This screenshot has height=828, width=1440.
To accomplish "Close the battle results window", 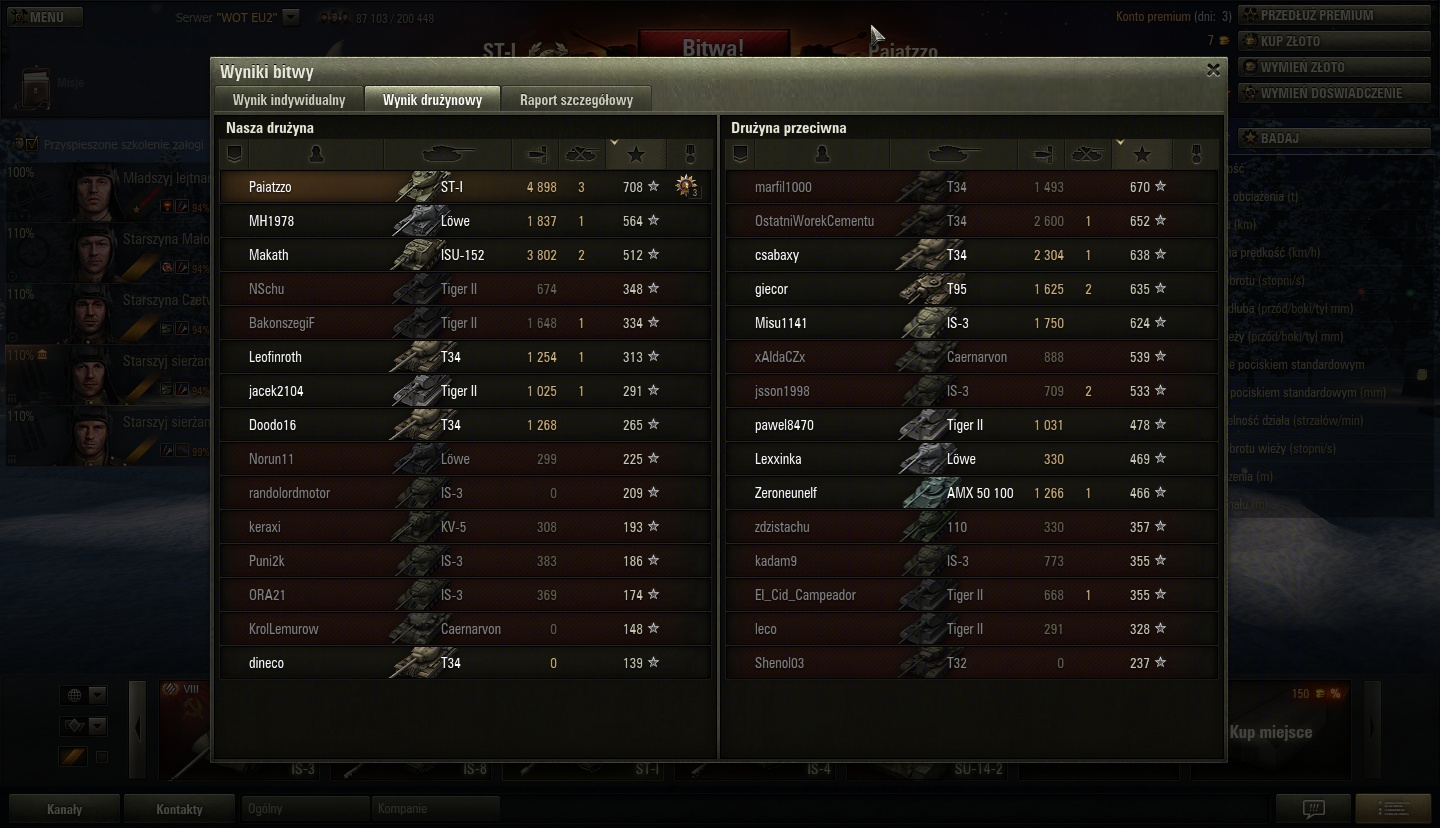I will (x=1213, y=70).
